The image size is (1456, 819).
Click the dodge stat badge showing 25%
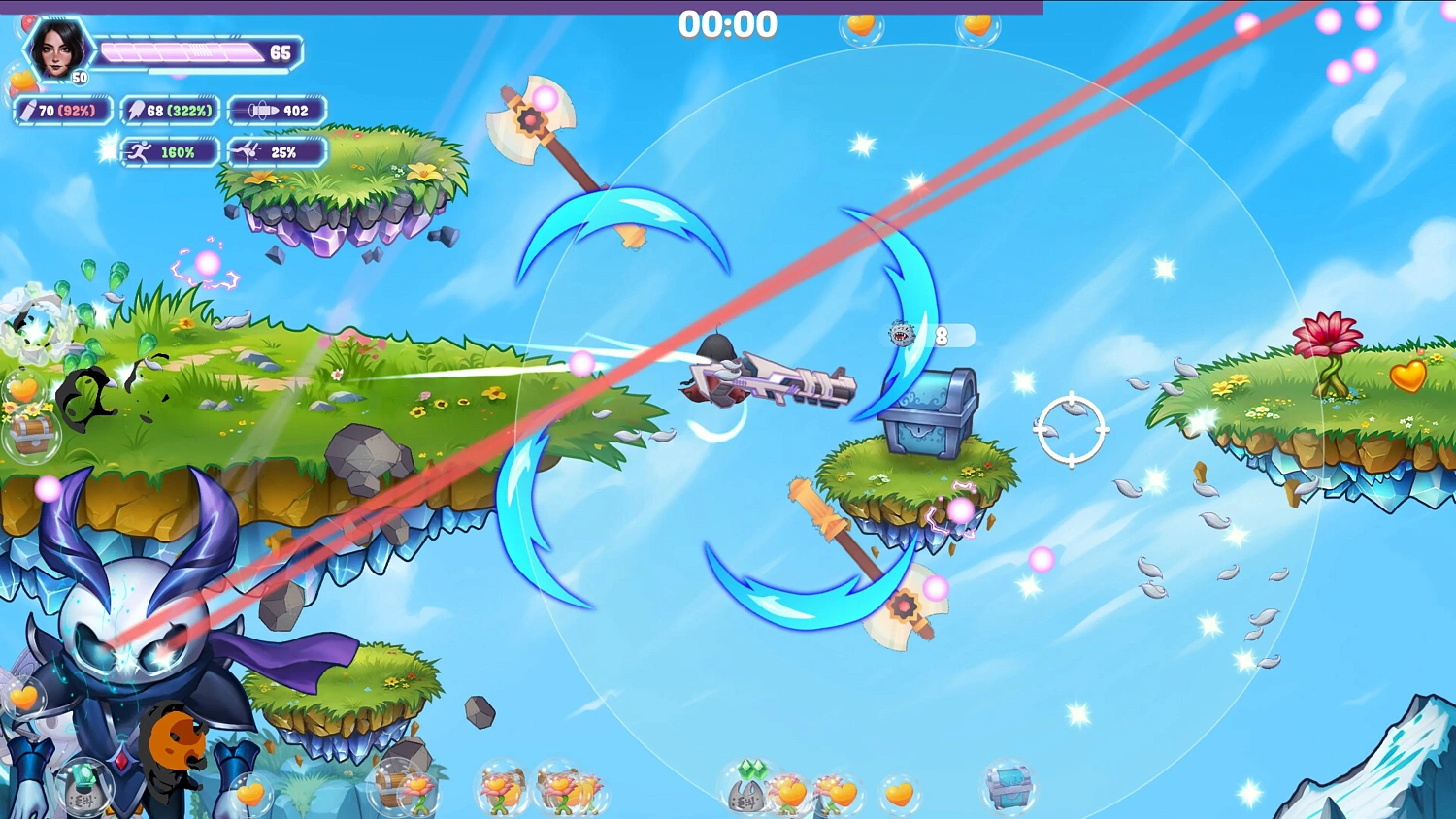[277, 152]
